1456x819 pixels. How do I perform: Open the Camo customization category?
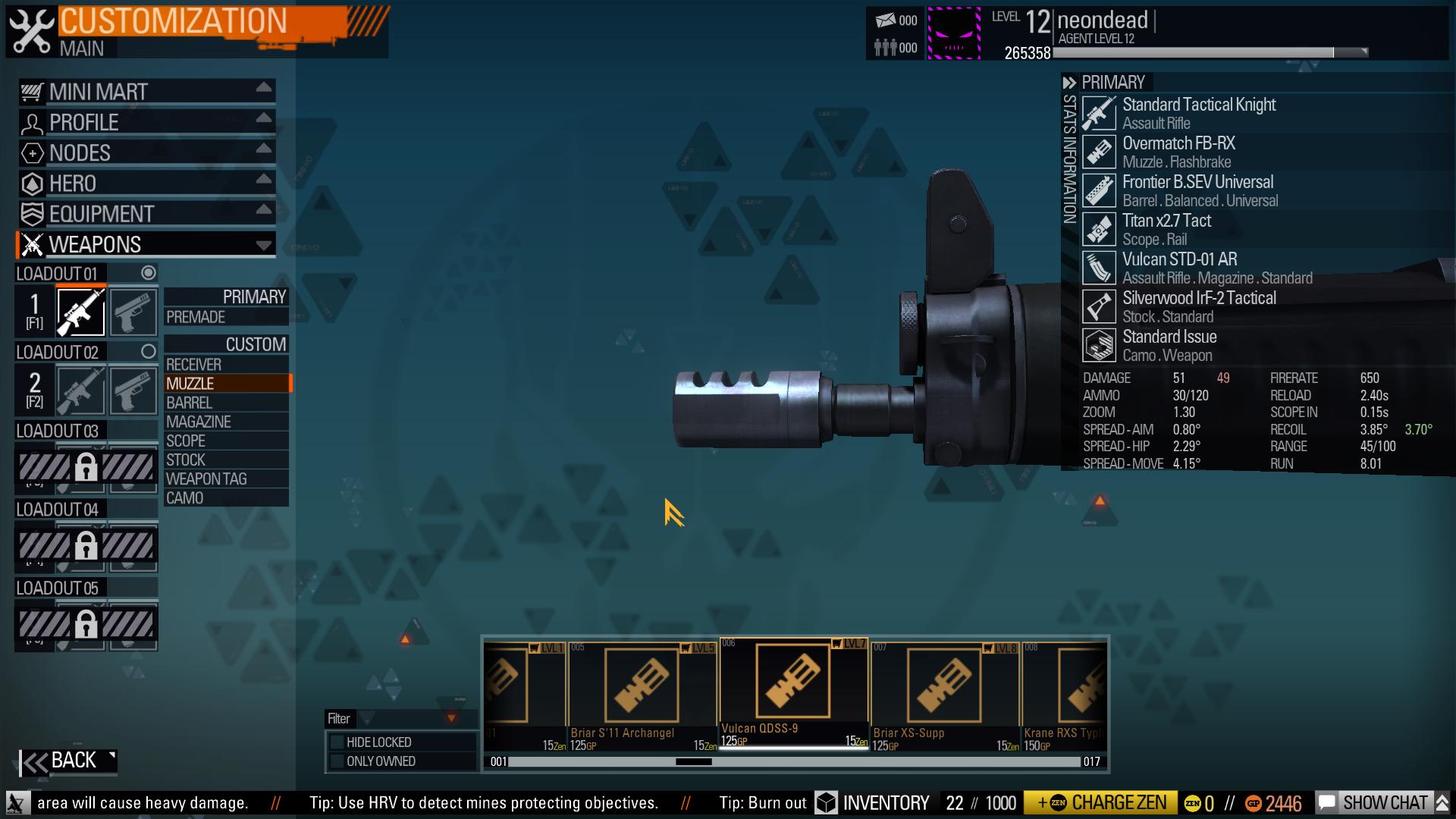pyautogui.click(x=226, y=498)
